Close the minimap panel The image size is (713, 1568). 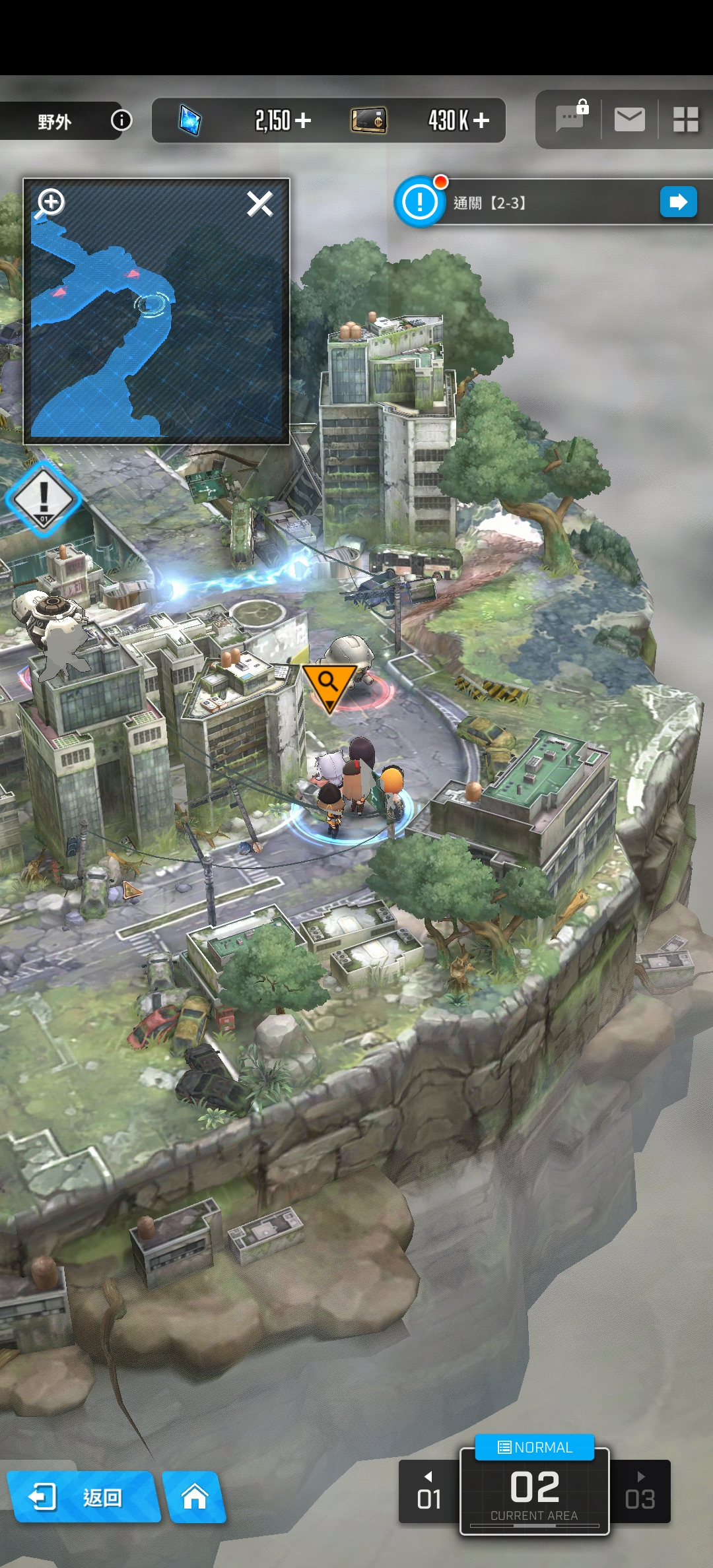point(259,204)
